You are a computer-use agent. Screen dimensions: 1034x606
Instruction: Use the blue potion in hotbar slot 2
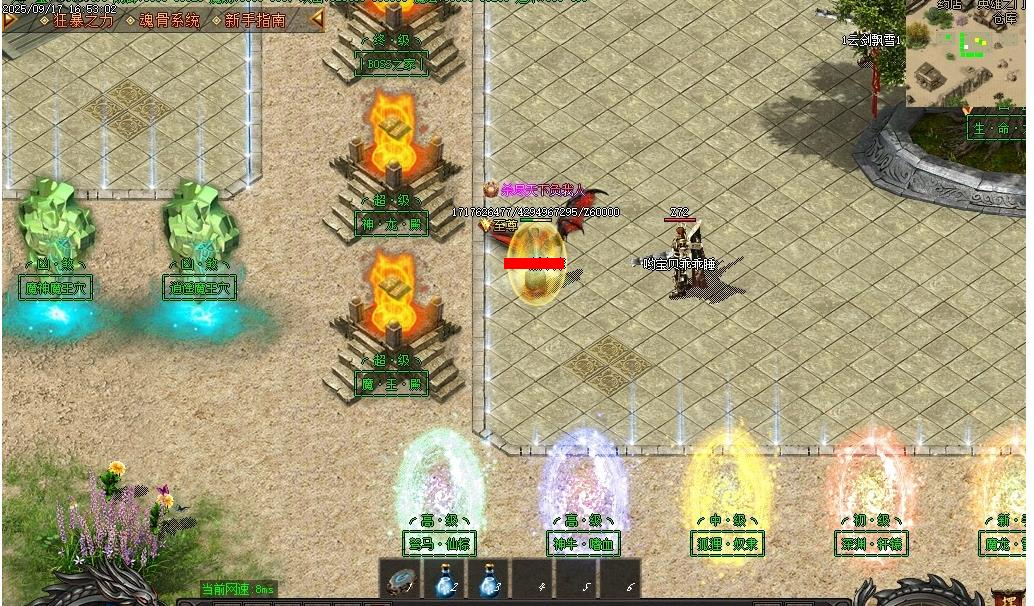point(445,580)
